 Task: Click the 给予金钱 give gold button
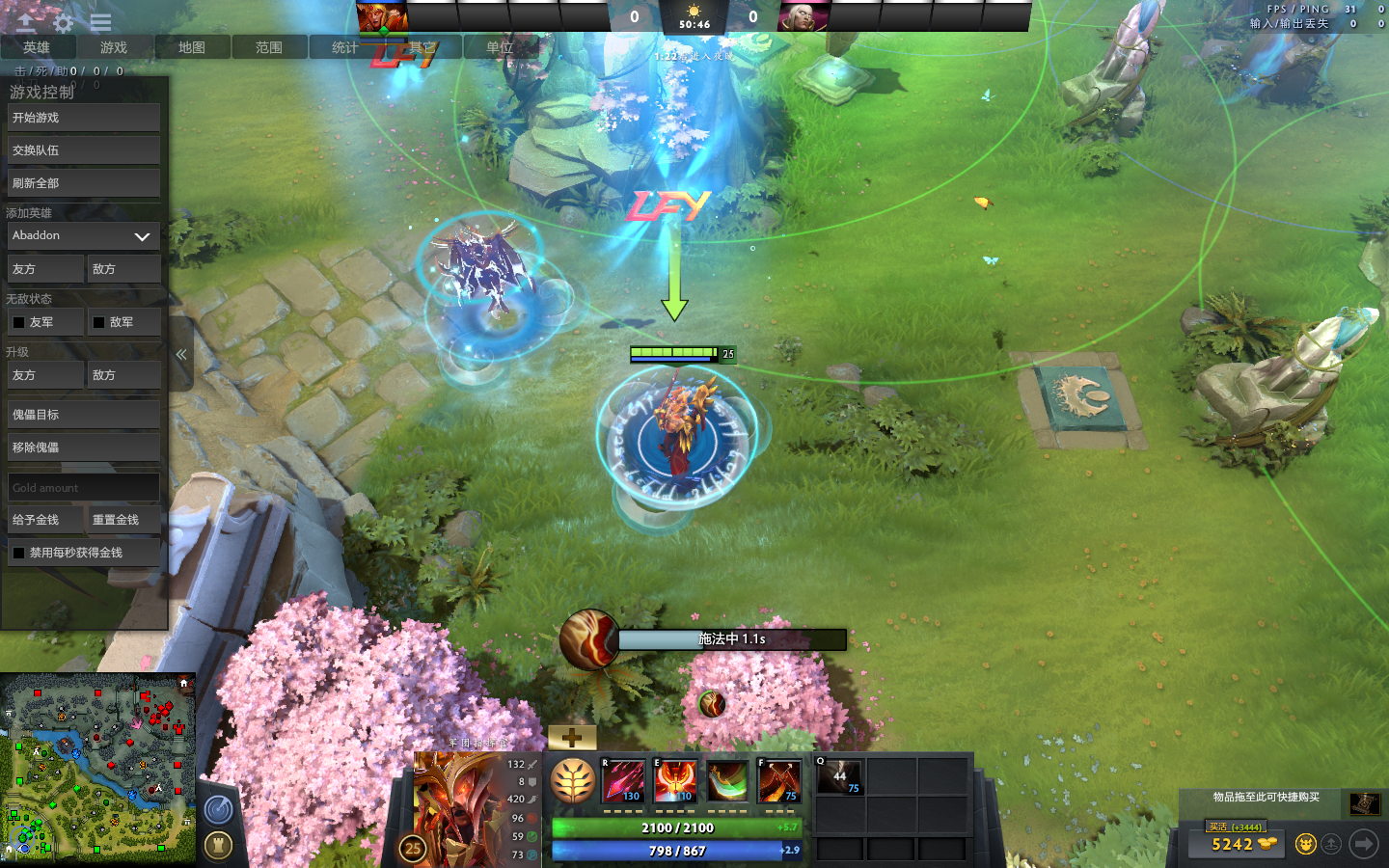pos(43,520)
